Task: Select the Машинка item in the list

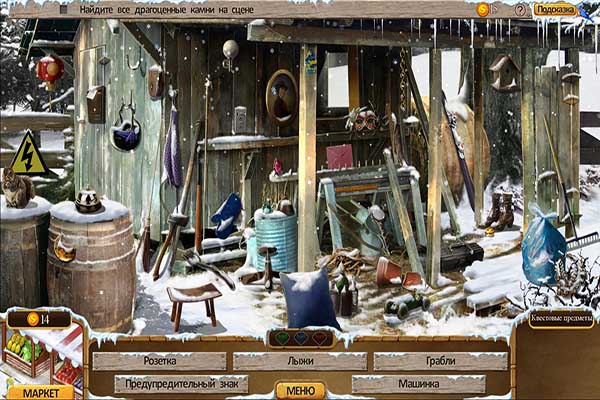Action: tap(418, 384)
